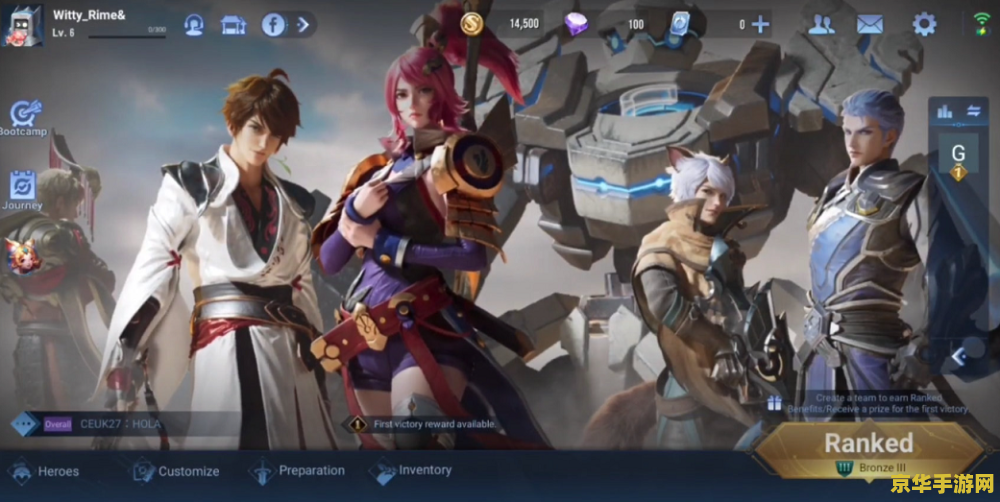The height and width of the screenshot is (502, 1000).
Task: Open the Preparation menu
Action: click(x=298, y=471)
